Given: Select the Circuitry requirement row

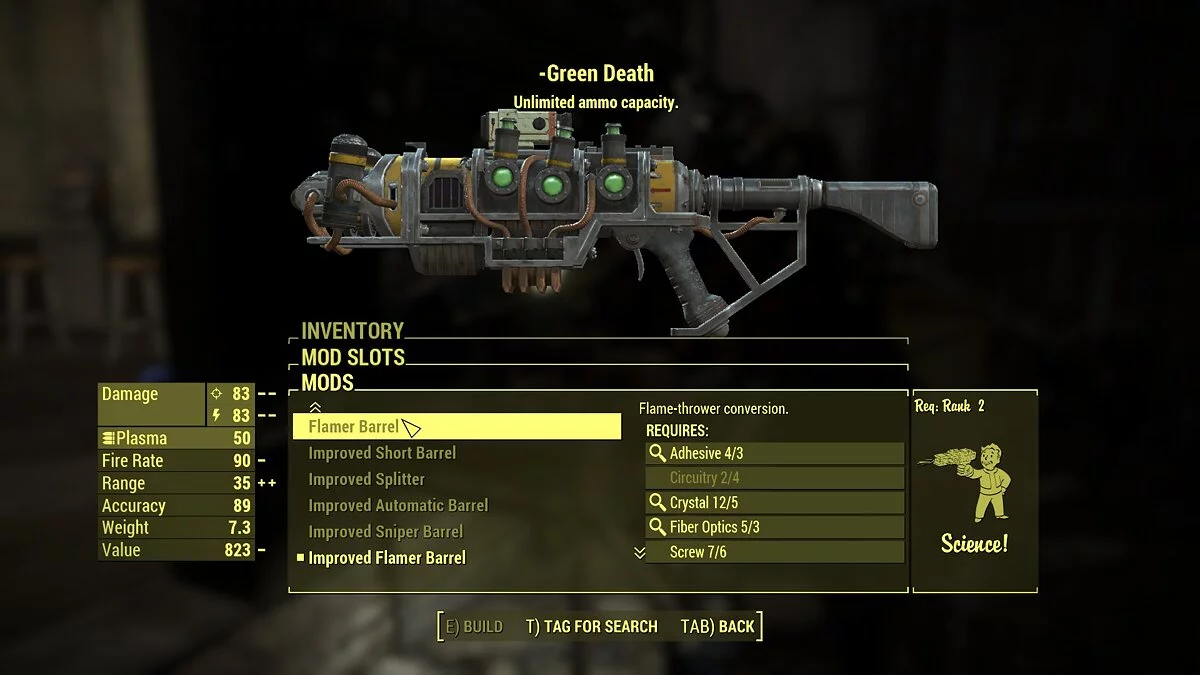Looking at the screenshot, I should pyautogui.click(x=774, y=478).
